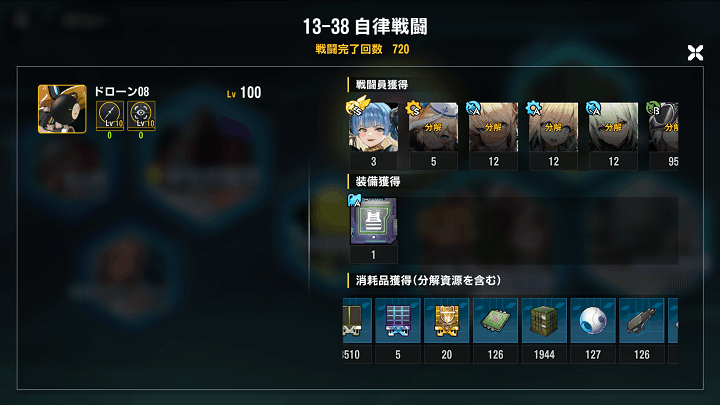The height and width of the screenshot is (405, 720).
Task: View the blue-haired S-rank combatant
Action: (x=372, y=127)
